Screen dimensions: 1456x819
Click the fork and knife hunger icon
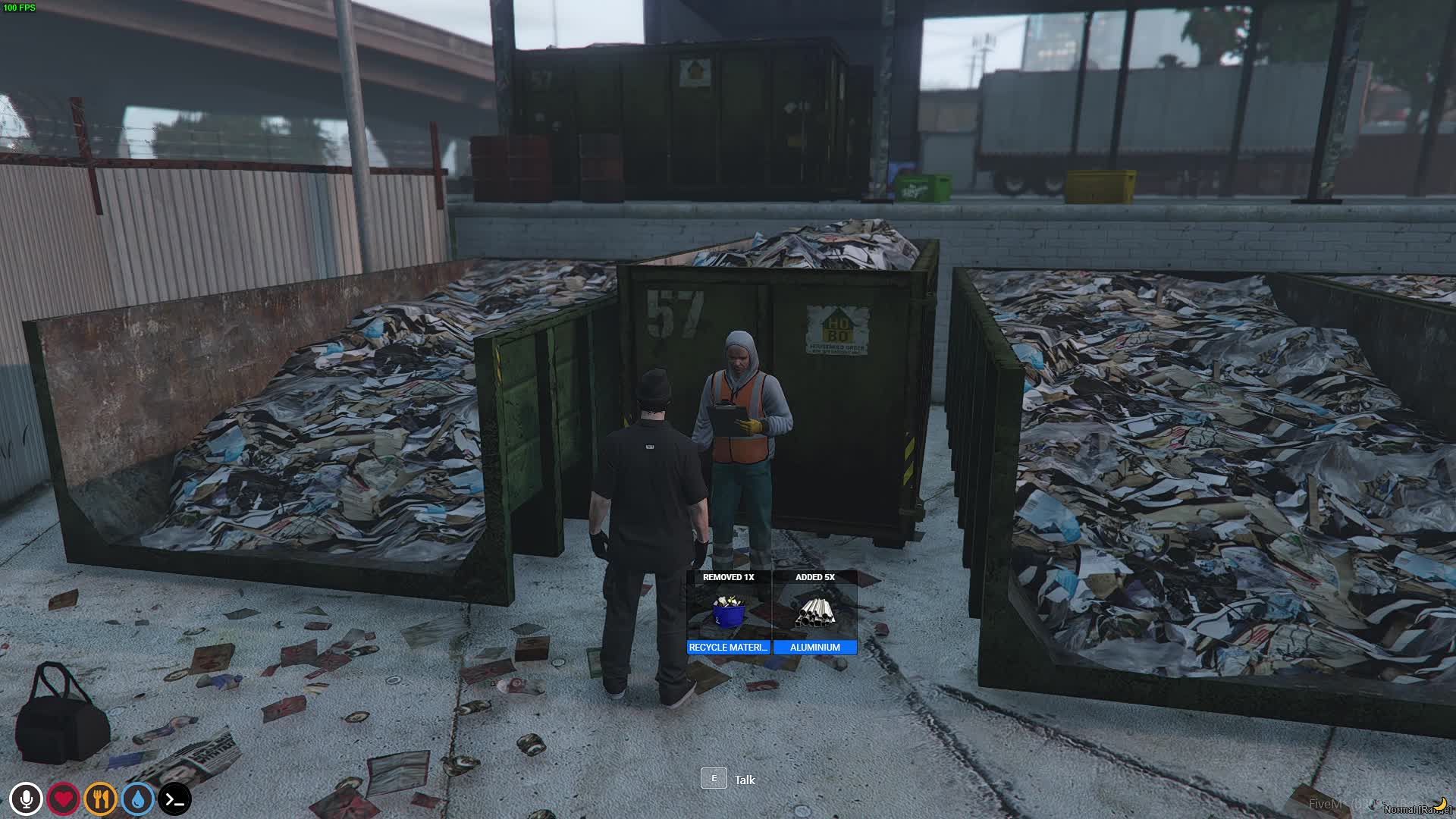click(100, 799)
